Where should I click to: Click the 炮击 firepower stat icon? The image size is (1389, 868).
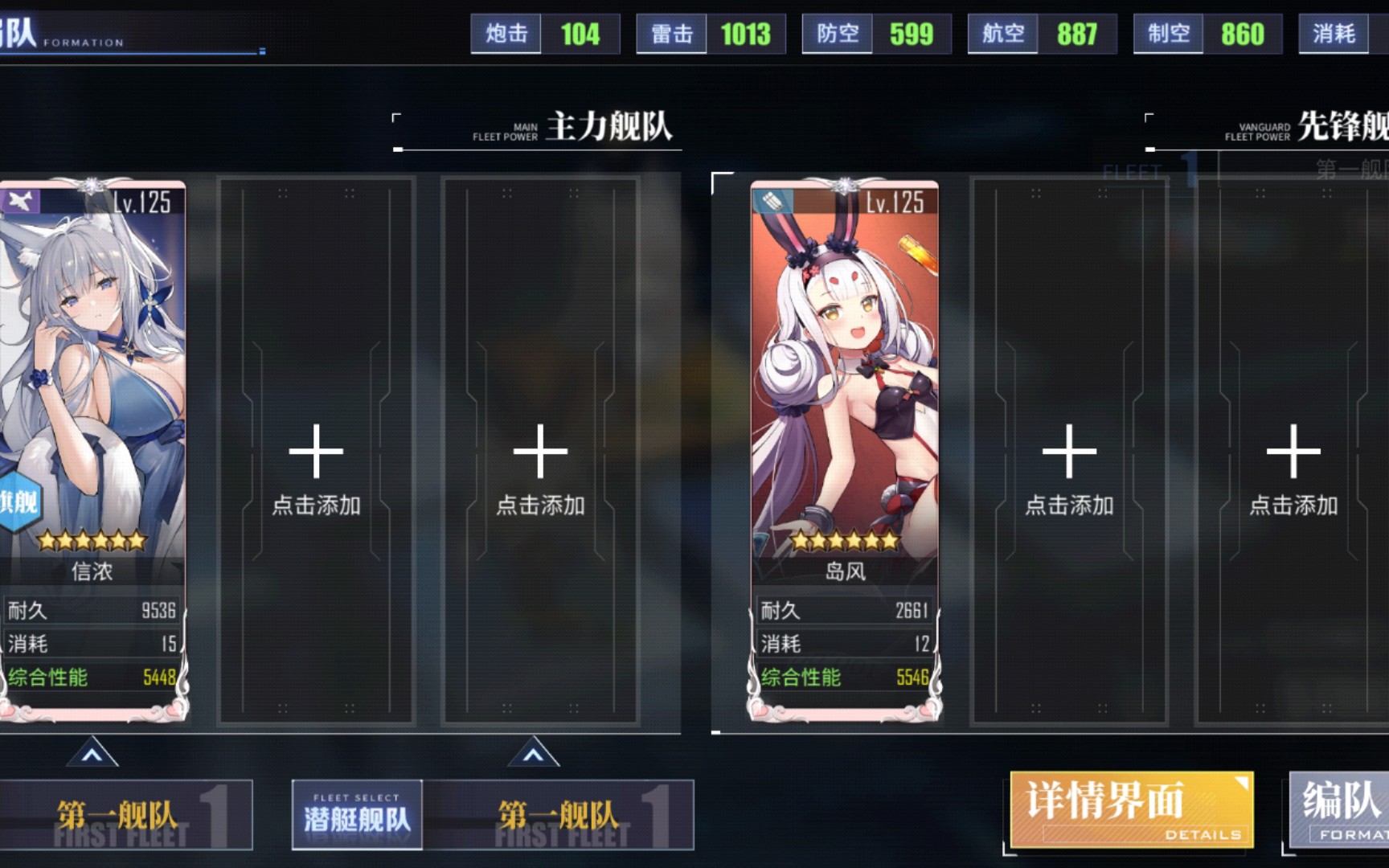(x=505, y=34)
